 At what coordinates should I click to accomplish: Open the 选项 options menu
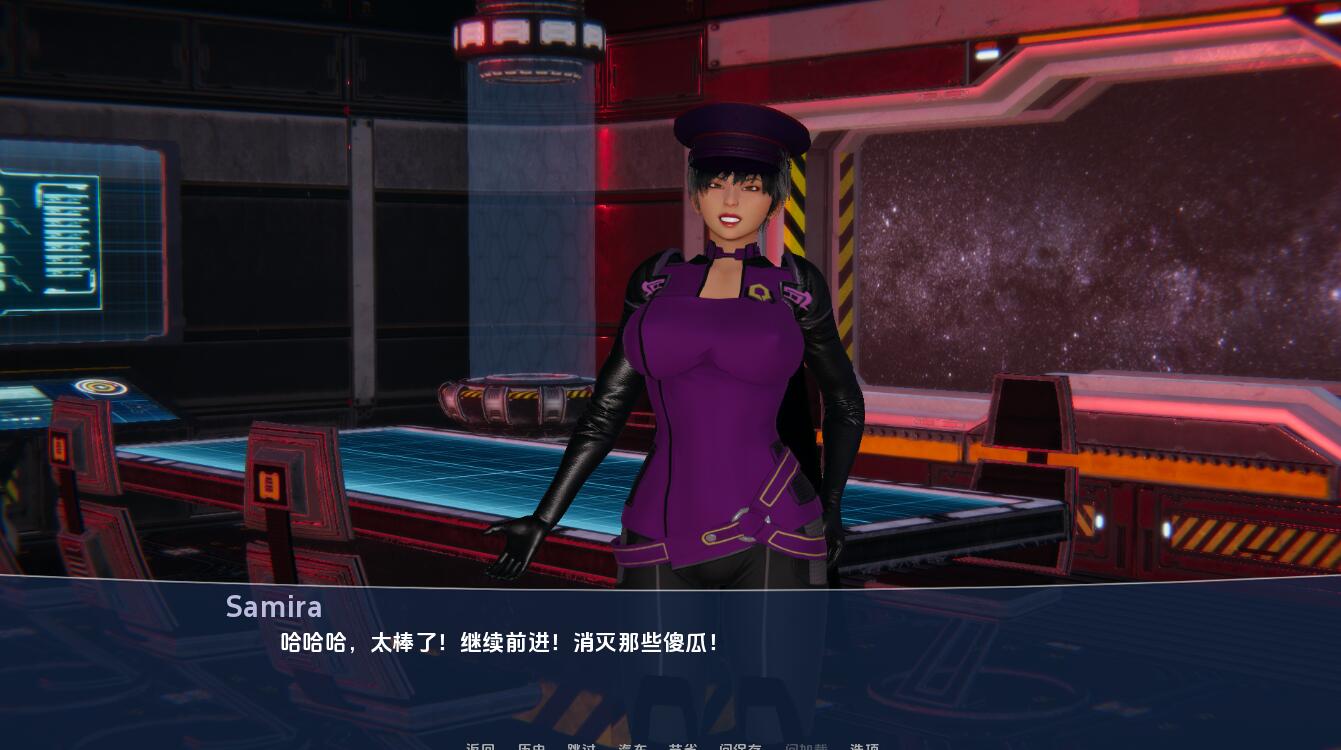pos(864,748)
